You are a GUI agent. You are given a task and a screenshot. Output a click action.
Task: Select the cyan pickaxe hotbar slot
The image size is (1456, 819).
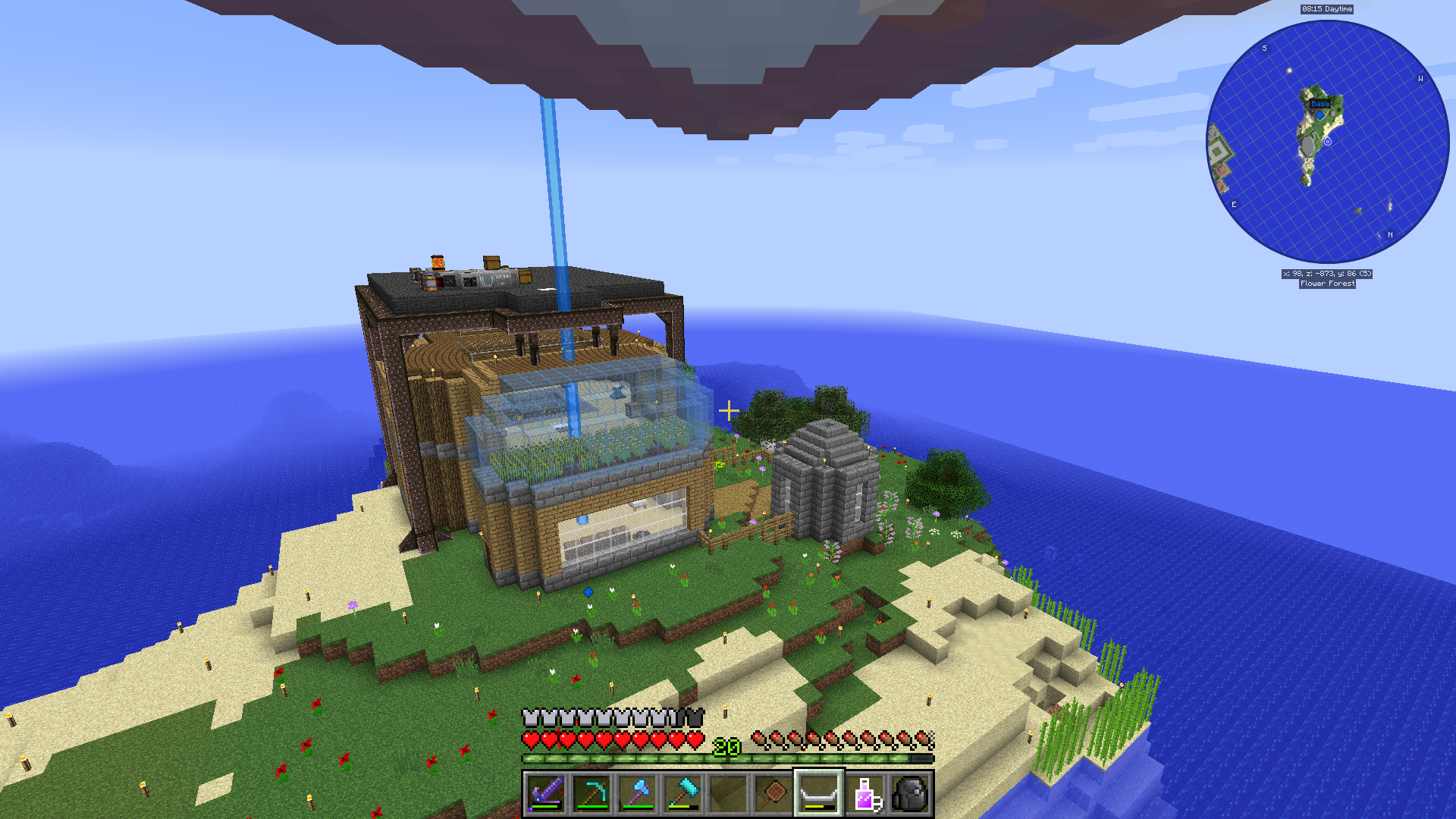(591, 793)
